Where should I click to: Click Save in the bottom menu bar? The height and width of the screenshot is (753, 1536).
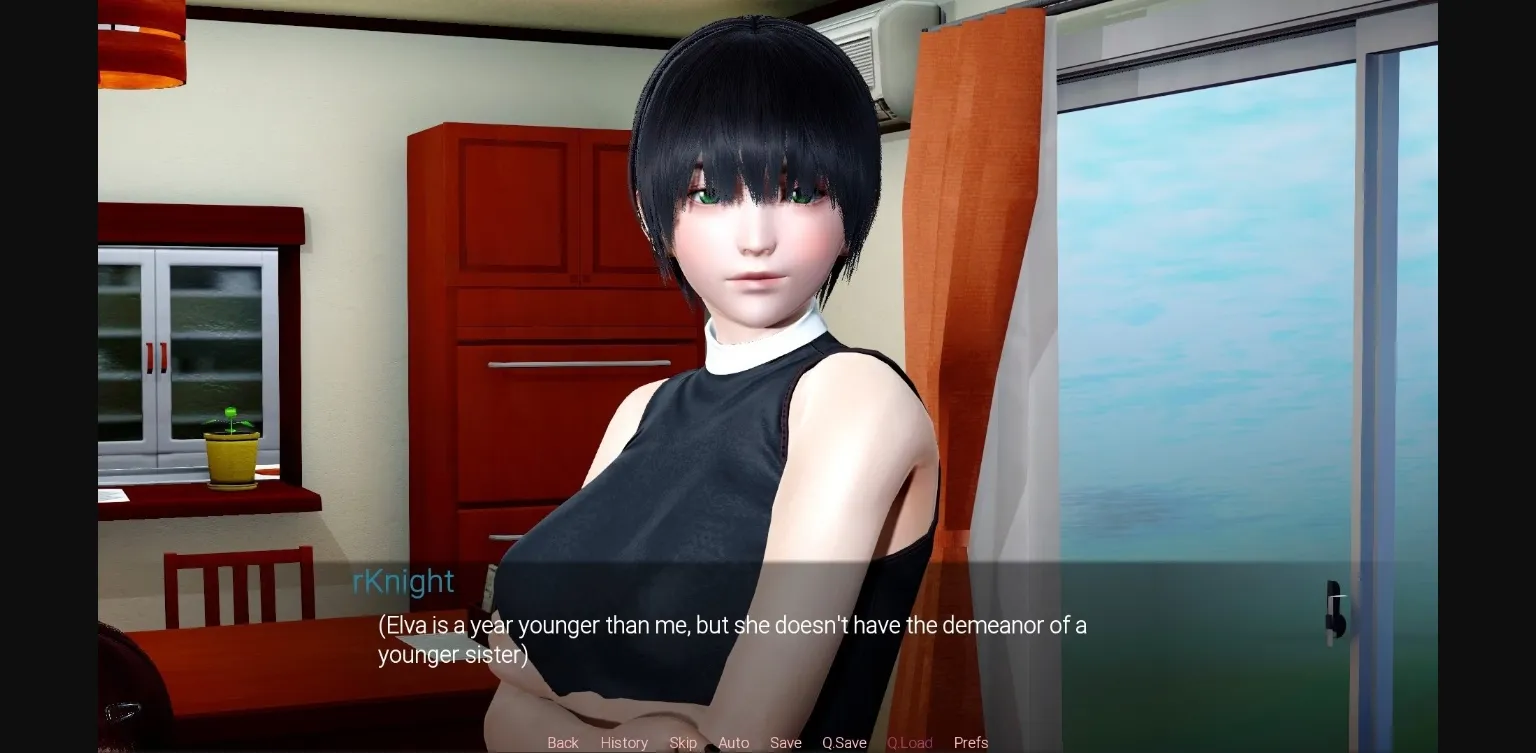pyautogui.click(x=785, y=742)
